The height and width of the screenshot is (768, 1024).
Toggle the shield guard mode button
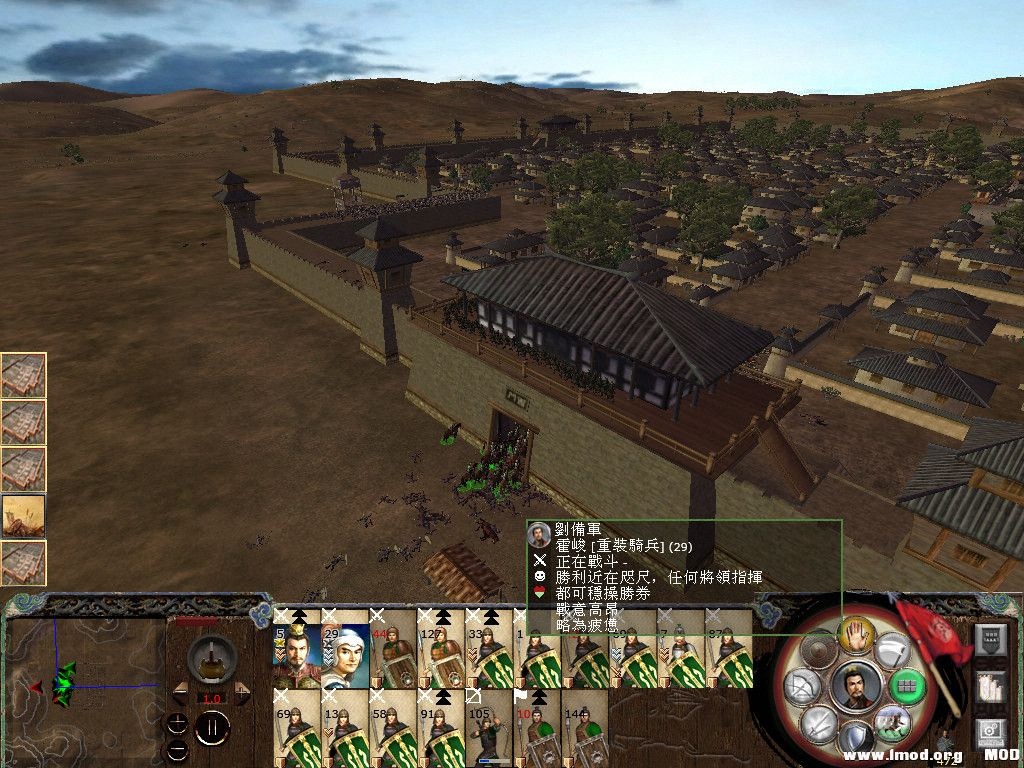856,738
